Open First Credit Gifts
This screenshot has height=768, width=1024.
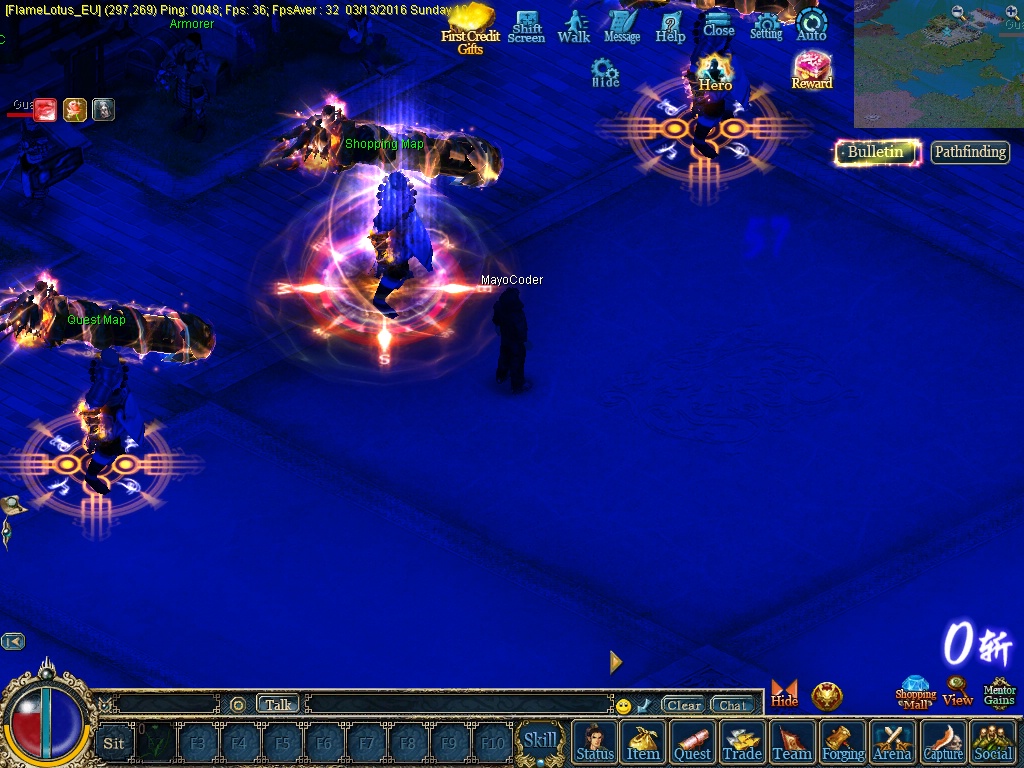pyautogui.click(x=470, y=28)
